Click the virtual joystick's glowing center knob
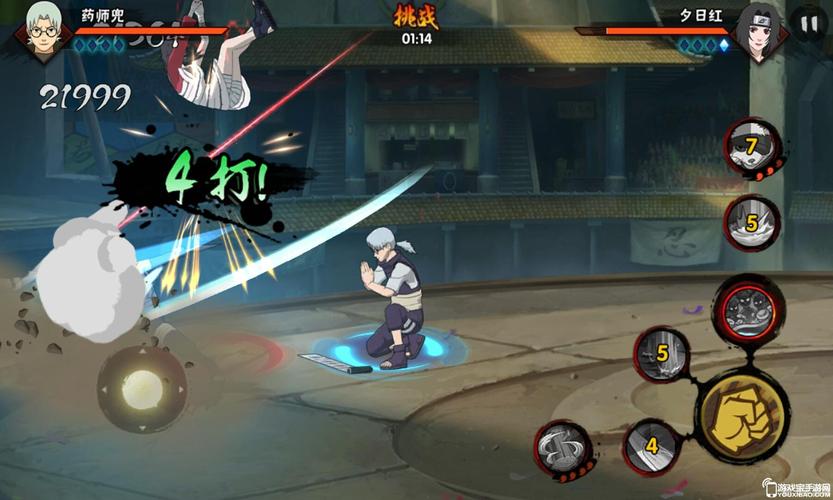Viewport: 833px width, 500px height. pyautogui.click(x=142, y=387)
